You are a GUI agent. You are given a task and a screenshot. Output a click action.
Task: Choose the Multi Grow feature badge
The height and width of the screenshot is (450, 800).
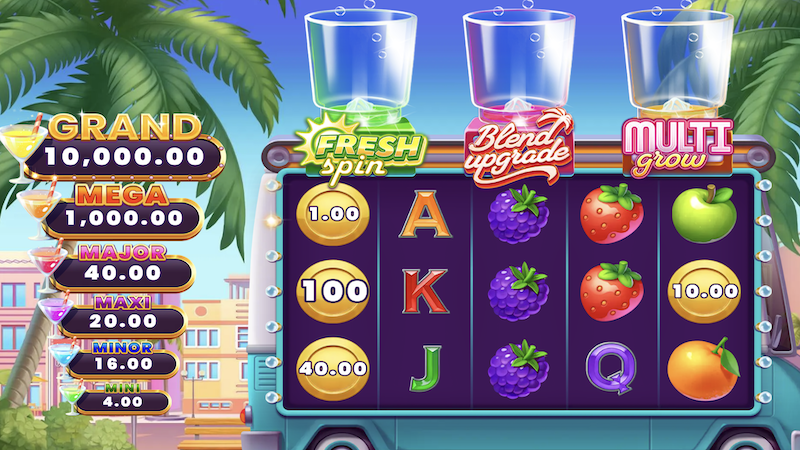(x=676, y=145)
